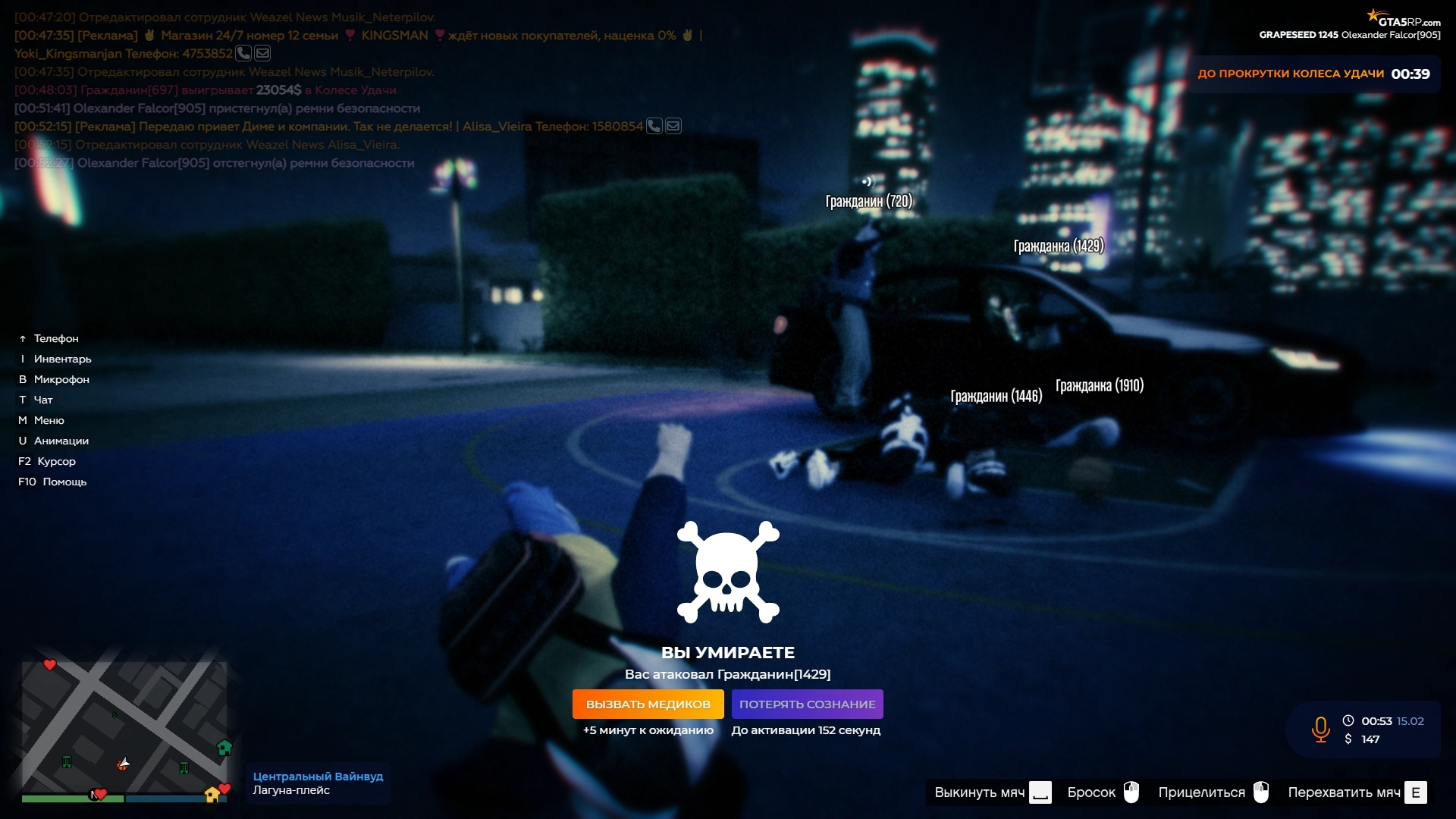Call Yoki_Kingsmanjan using the phone icon
1456x819 pixels.
(243, 53)
